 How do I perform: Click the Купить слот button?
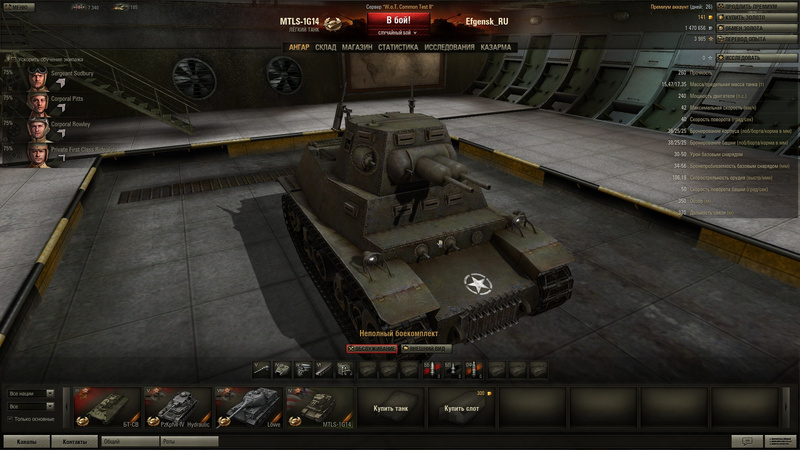pos(461,409)
